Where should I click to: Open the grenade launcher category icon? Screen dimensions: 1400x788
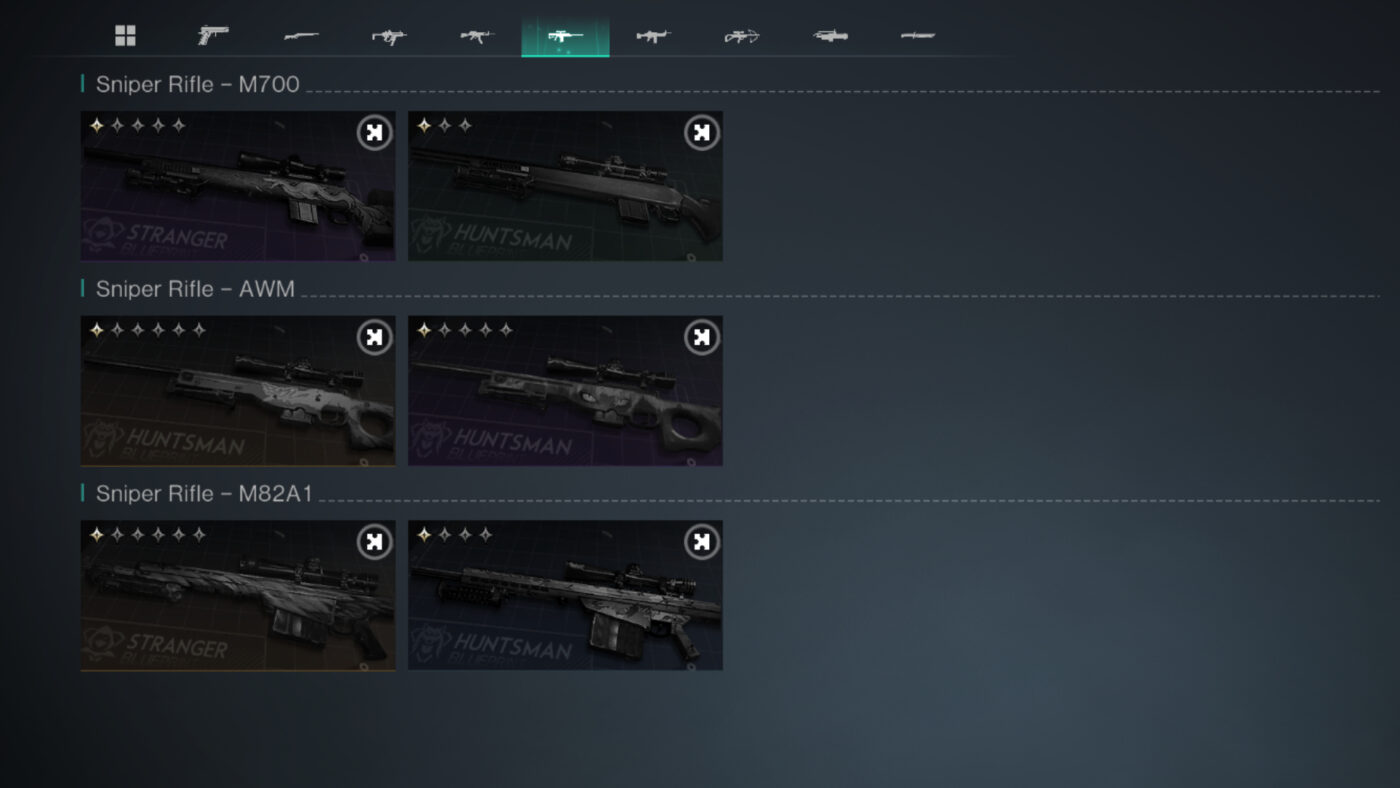(x=828, y=36)
